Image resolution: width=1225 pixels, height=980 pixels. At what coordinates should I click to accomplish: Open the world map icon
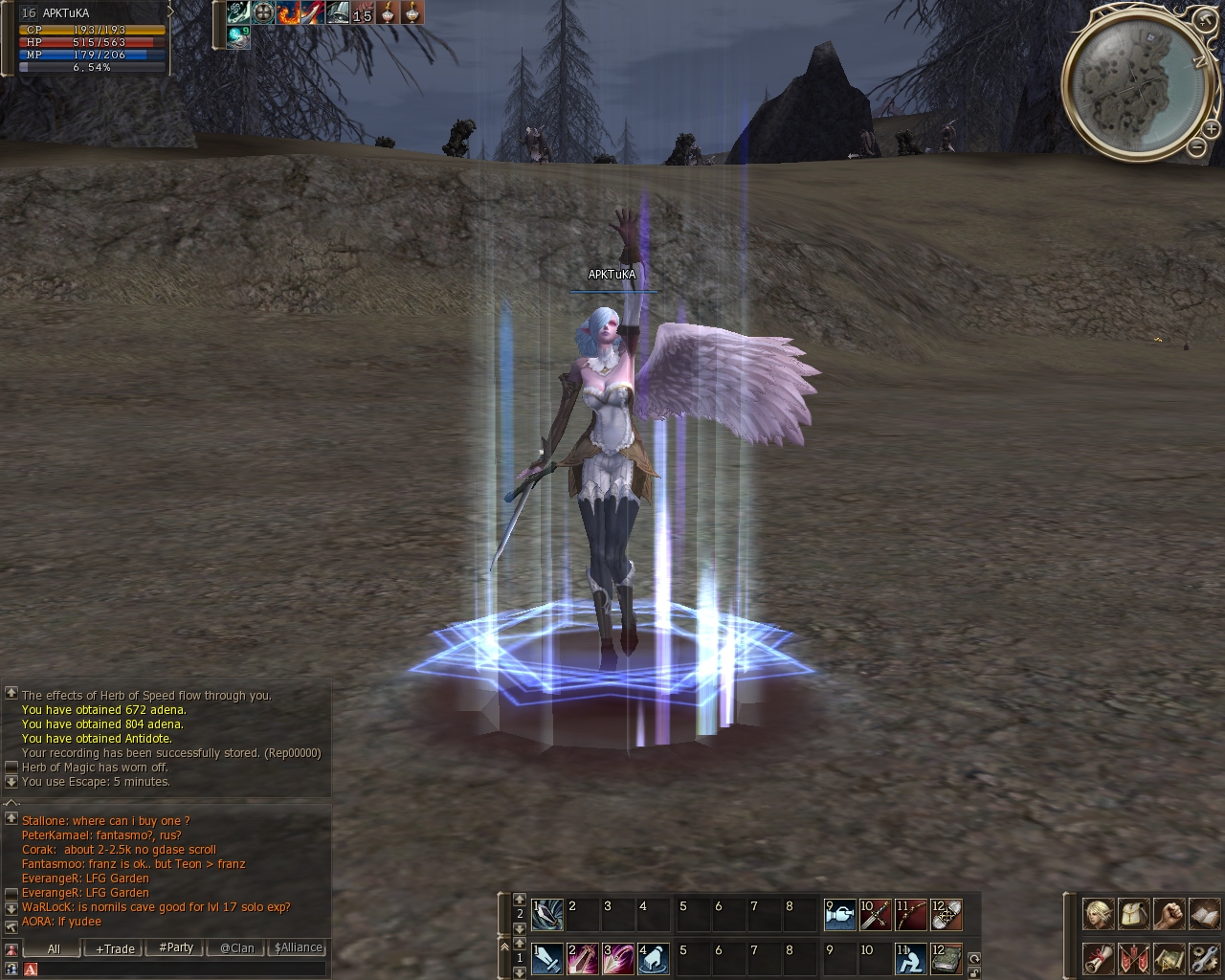pyautogui.click(x=1169, y=957)
